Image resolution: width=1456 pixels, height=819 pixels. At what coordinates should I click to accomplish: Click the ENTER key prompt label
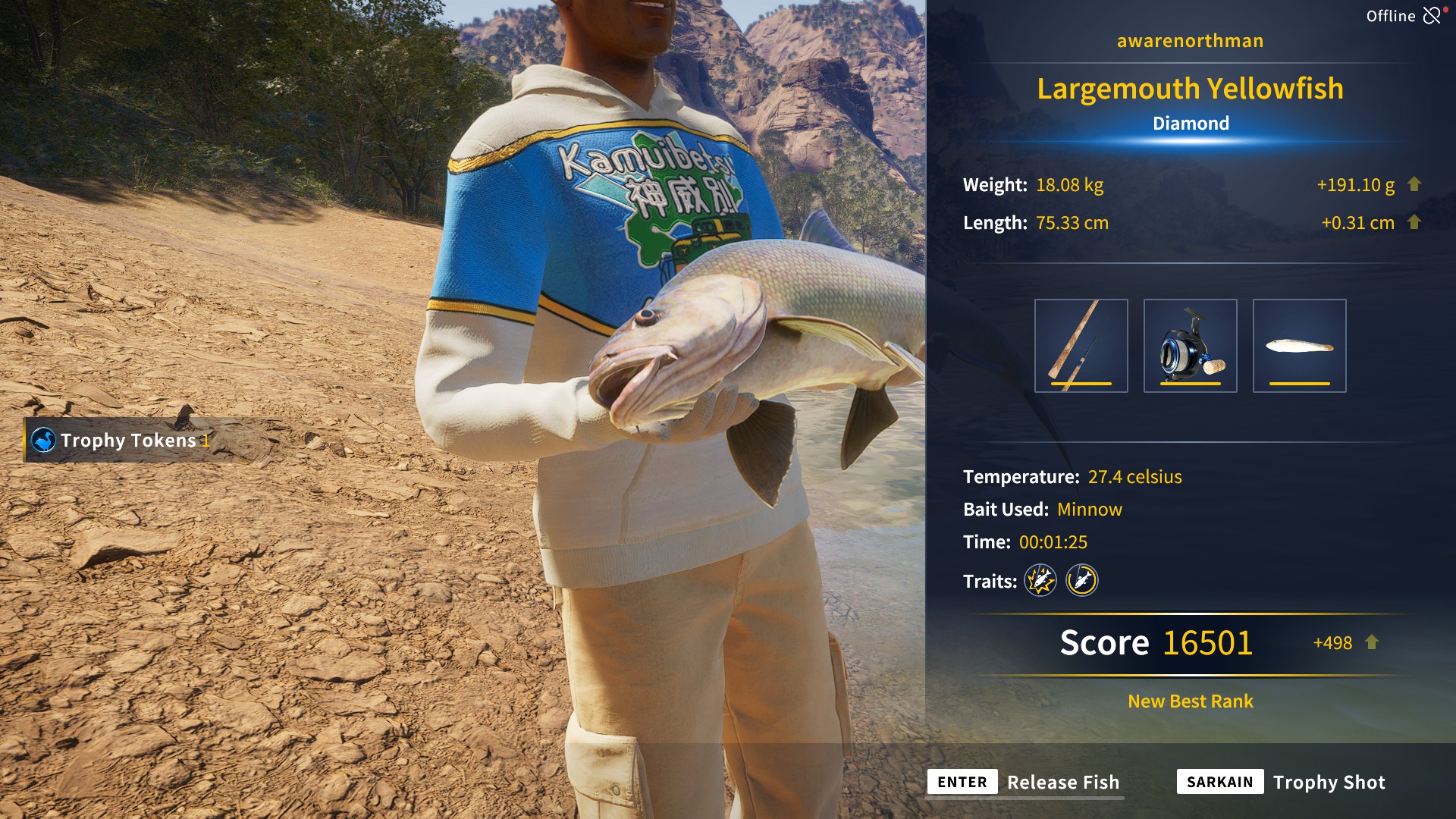coord(962,782)
